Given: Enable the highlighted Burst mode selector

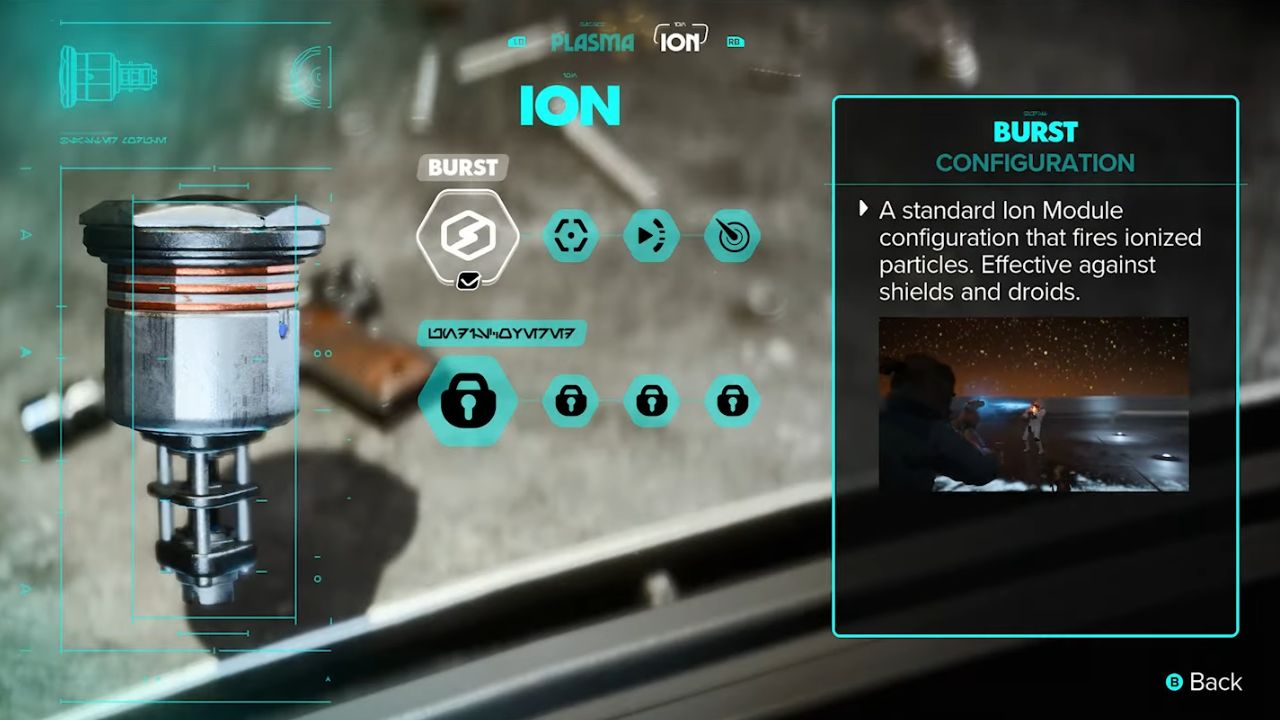Looking at the screenshot, I should click(x=462, y=167).
